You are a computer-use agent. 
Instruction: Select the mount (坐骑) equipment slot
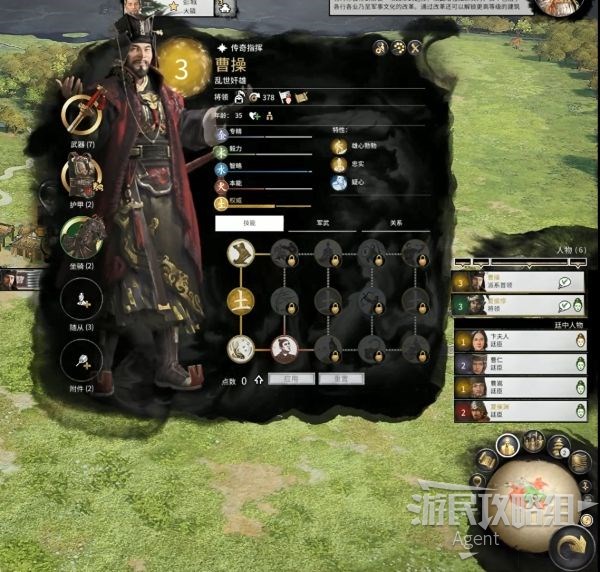click(x=82, y=237)
